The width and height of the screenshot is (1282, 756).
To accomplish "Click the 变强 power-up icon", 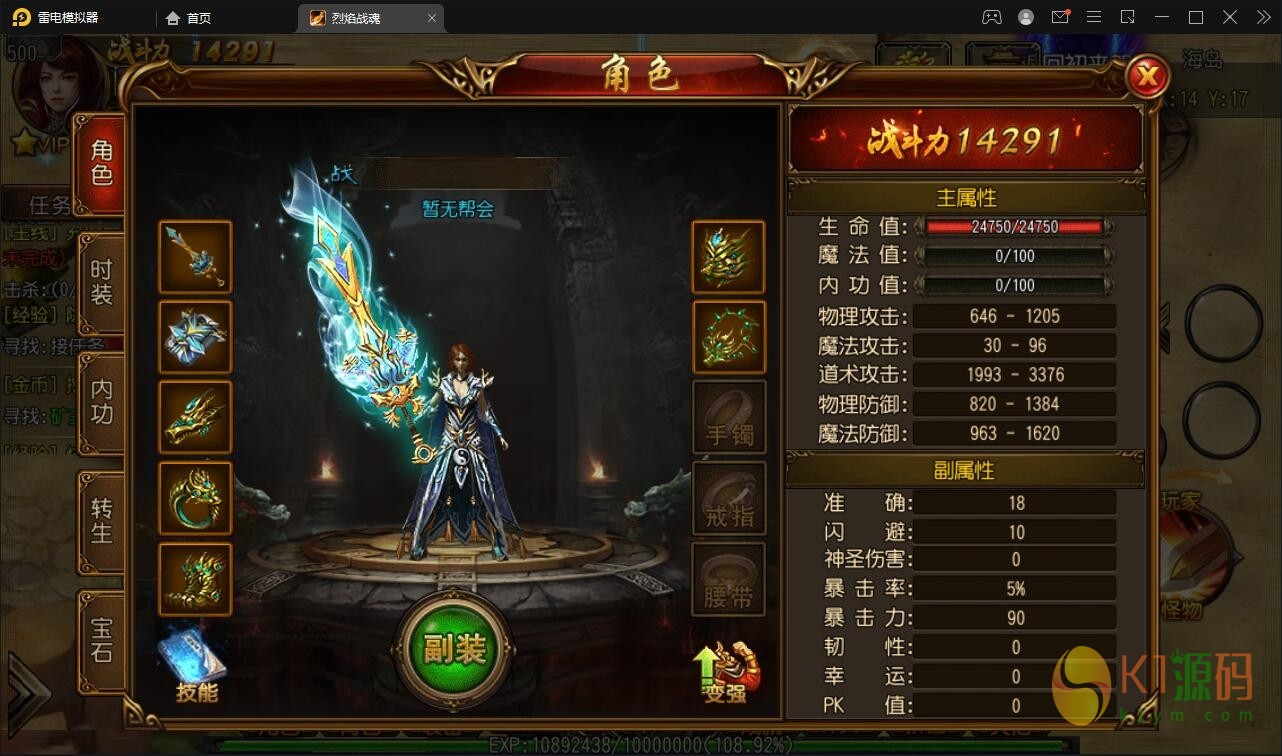I will 727,670.
